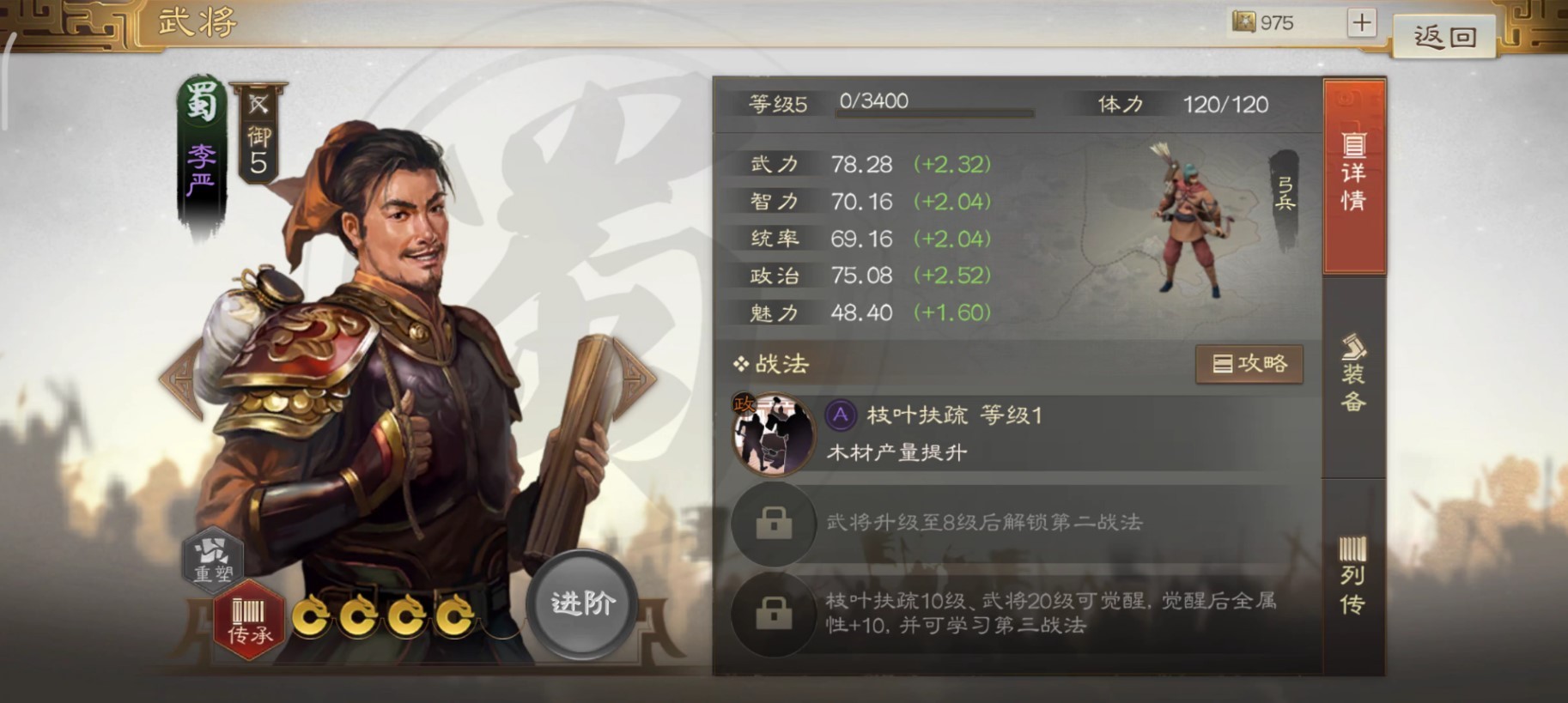Click the 0/3400 level experience bar
1568x703 pixels.
[x=936, y=106]
